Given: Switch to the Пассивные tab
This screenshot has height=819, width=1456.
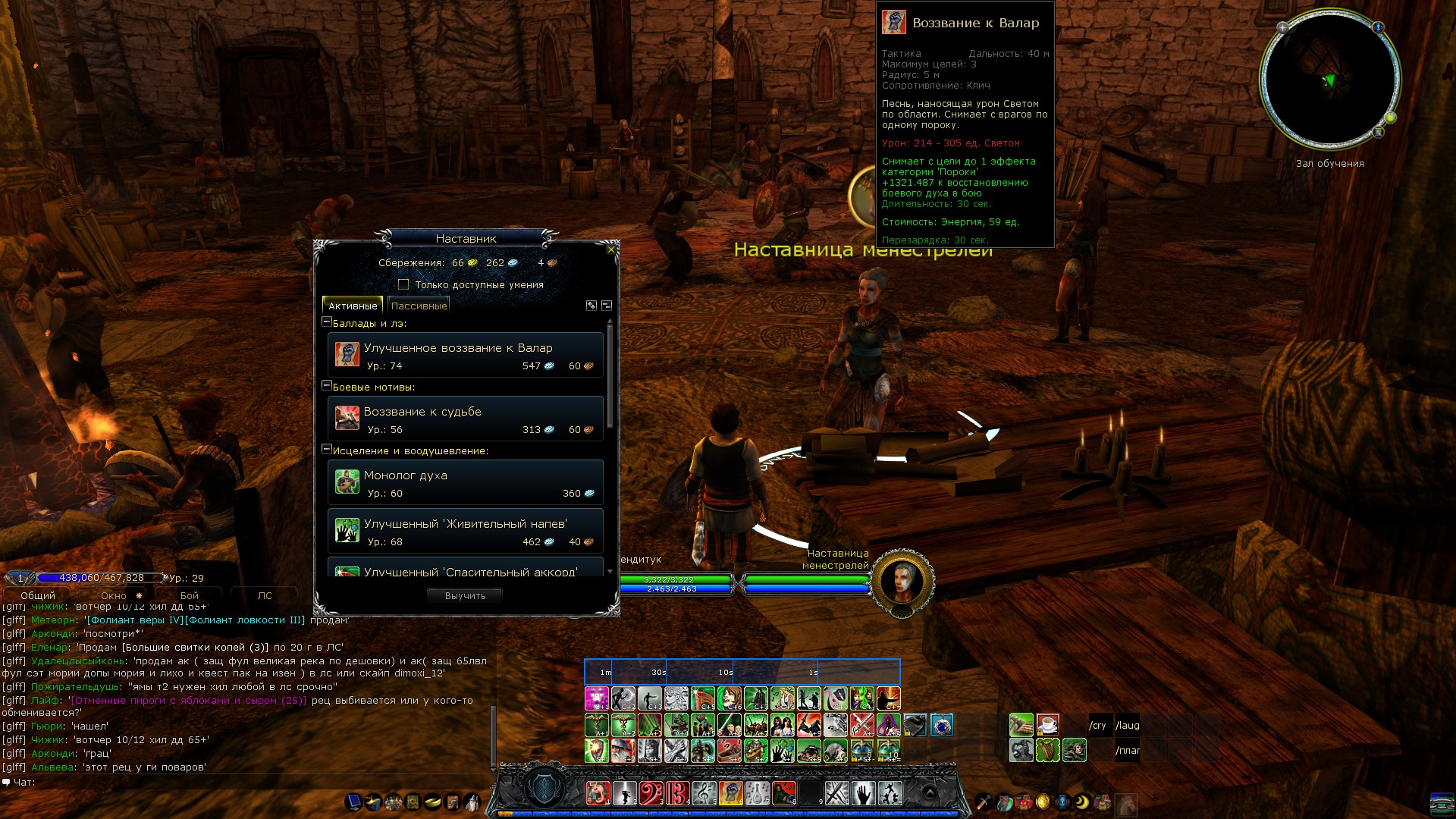Looking at the screenshot, I should pos(419,306).
